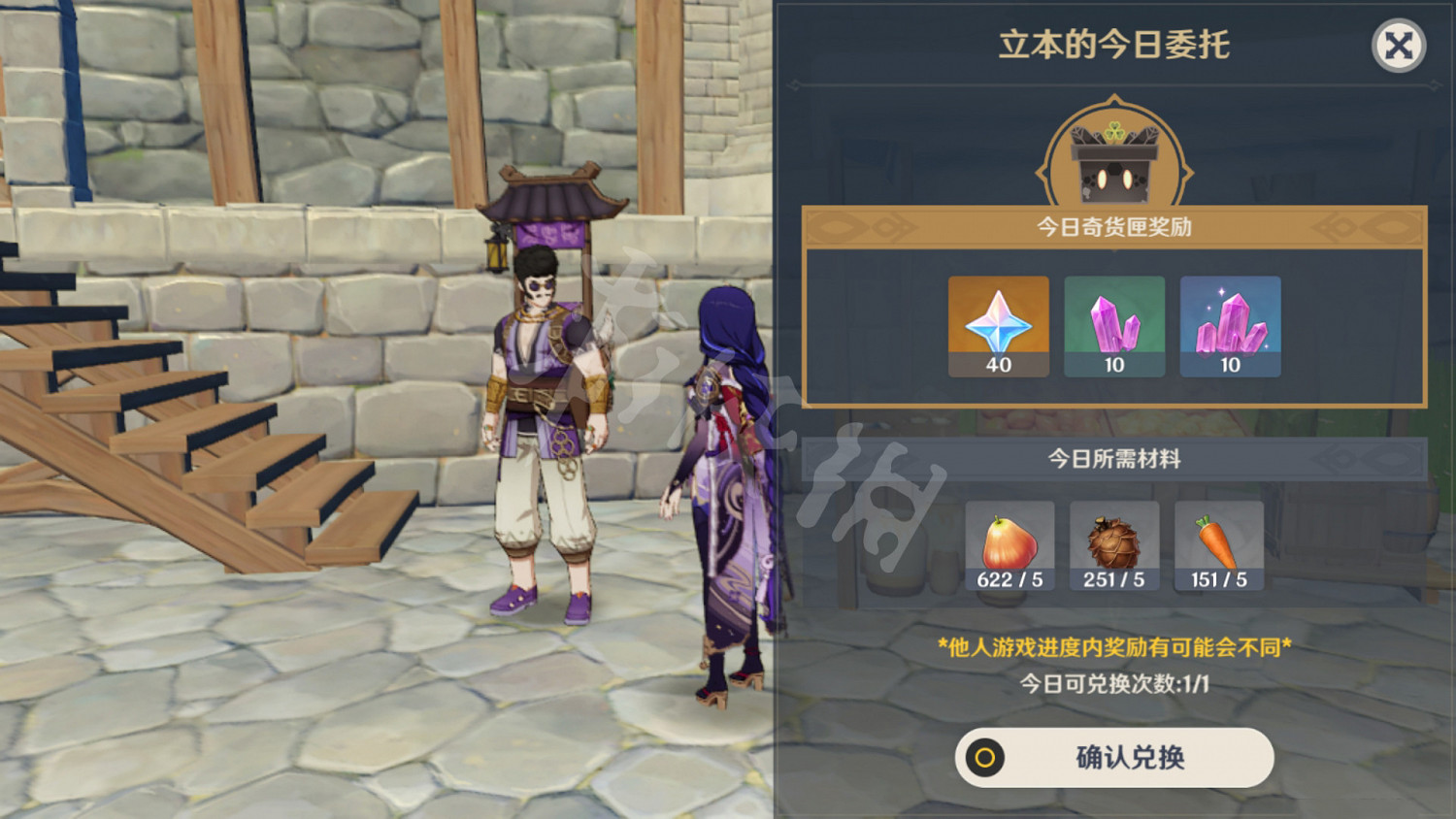Dismiss the panel with the X button
This screenshot has height=819, width=1456.
tap(1396, 44)
